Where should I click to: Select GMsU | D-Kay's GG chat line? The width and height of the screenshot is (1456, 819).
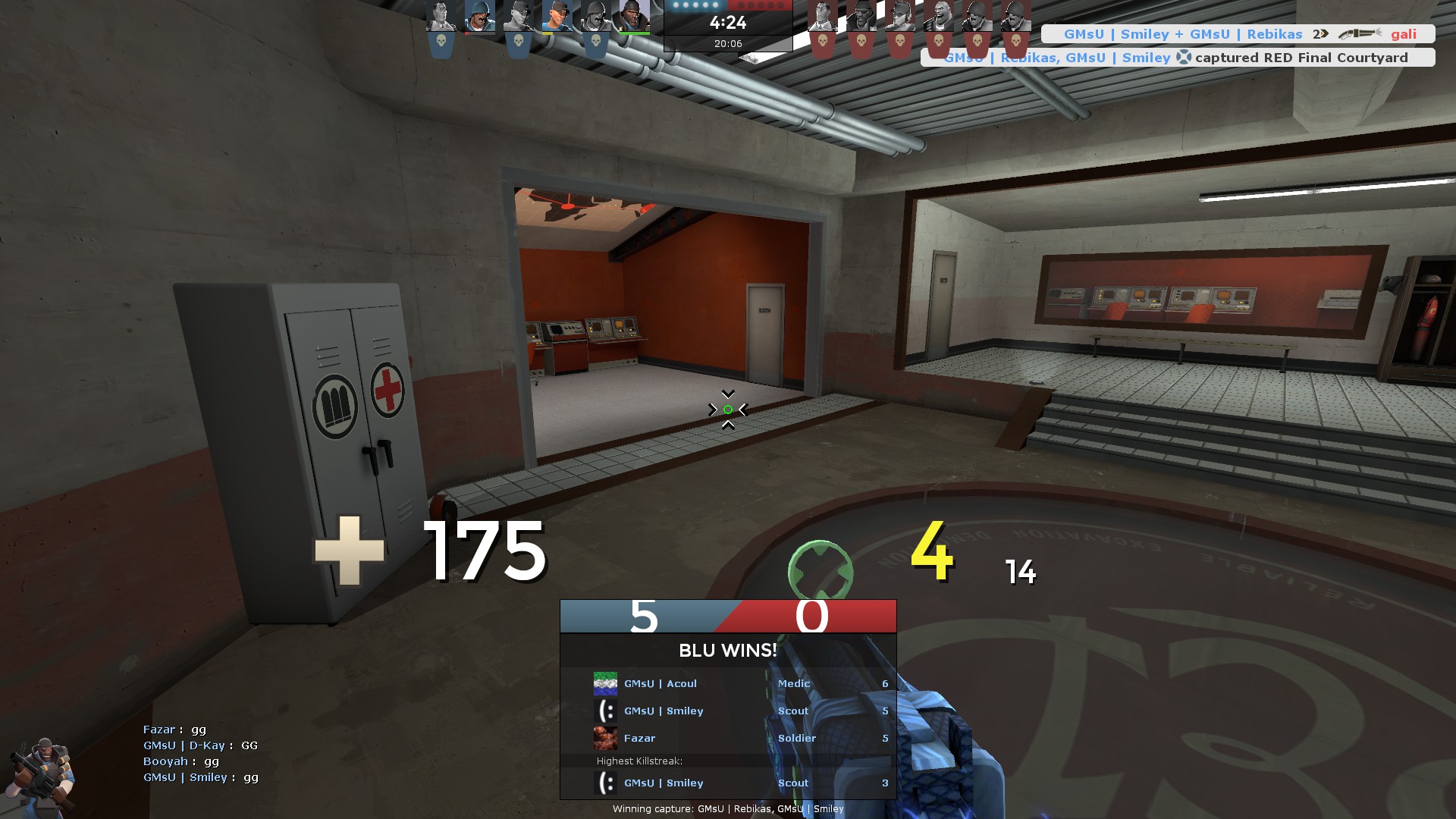(200, 745)
